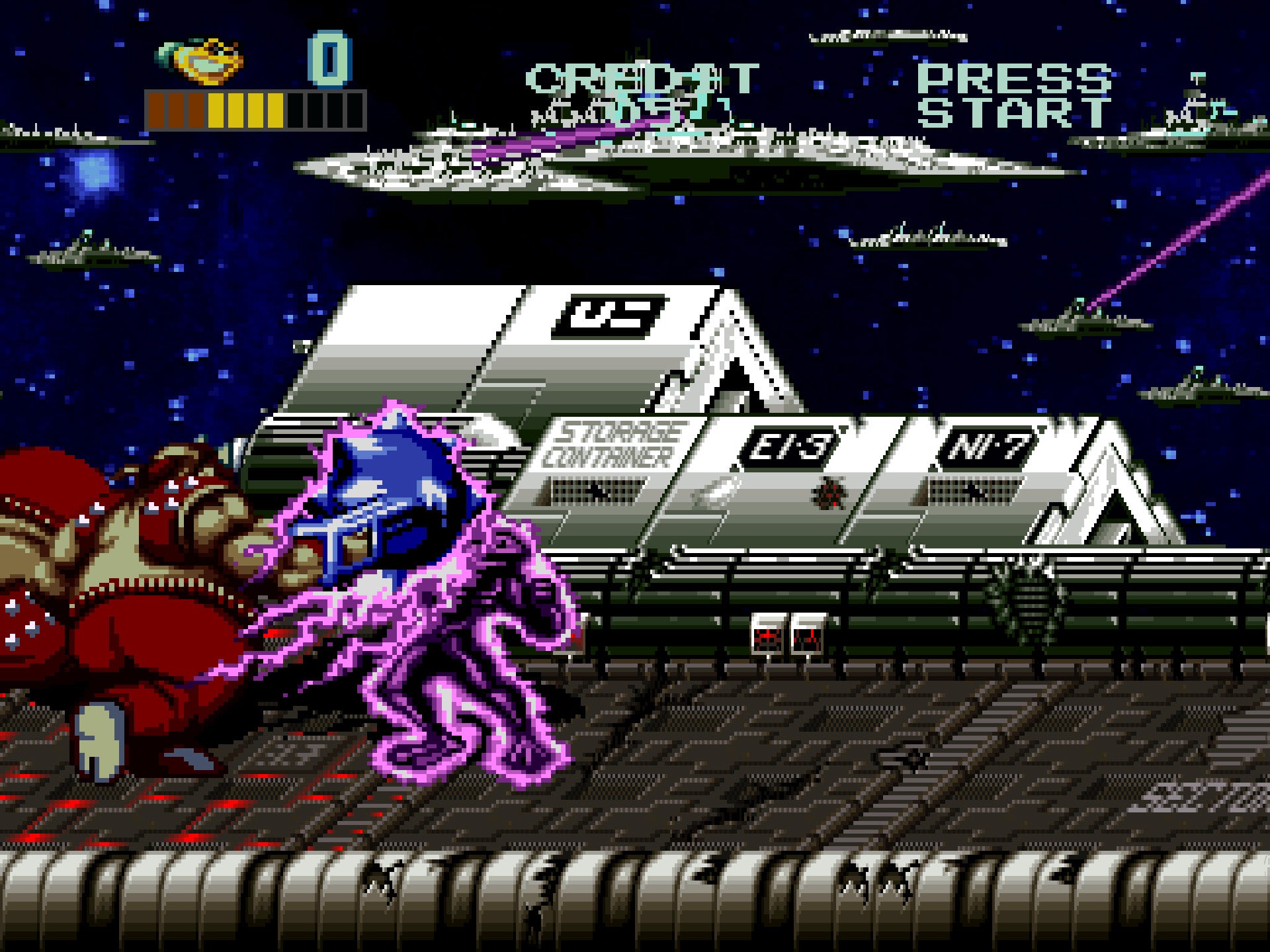1270x952 pixels.
Task: Click the player one toad portrait icon
Action: (x=202, y=61)
